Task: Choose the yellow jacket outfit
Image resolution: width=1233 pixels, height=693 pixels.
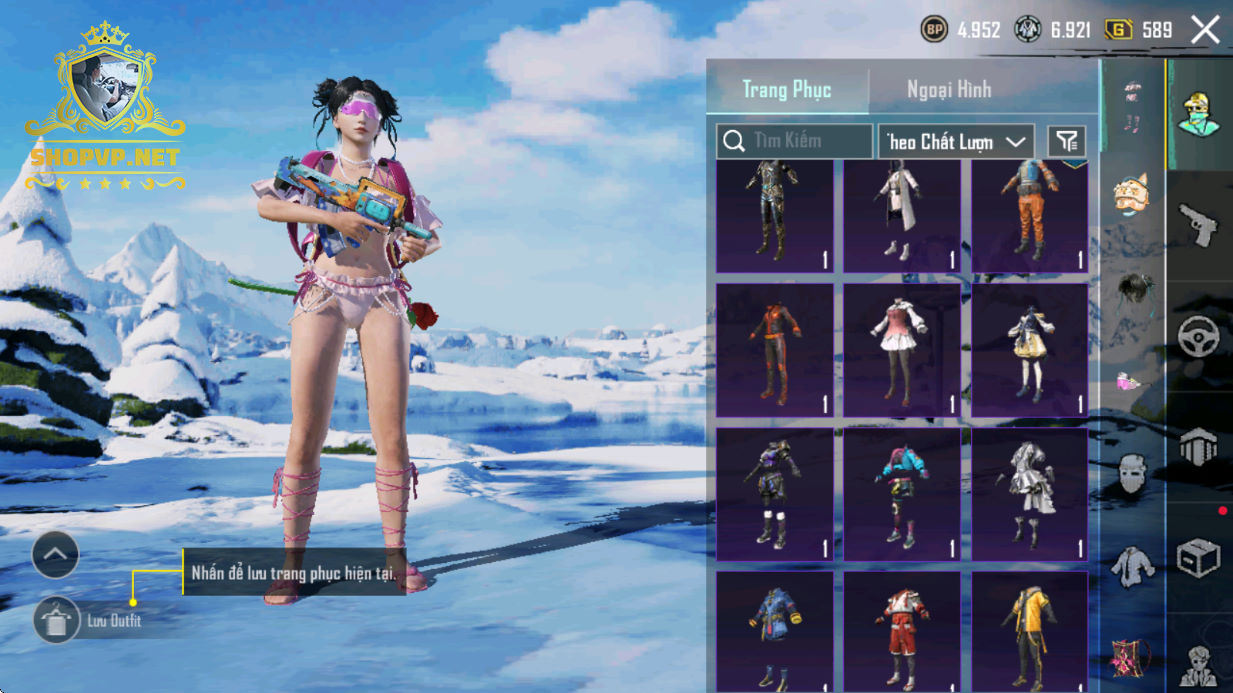Action: tap(1029, 632)
